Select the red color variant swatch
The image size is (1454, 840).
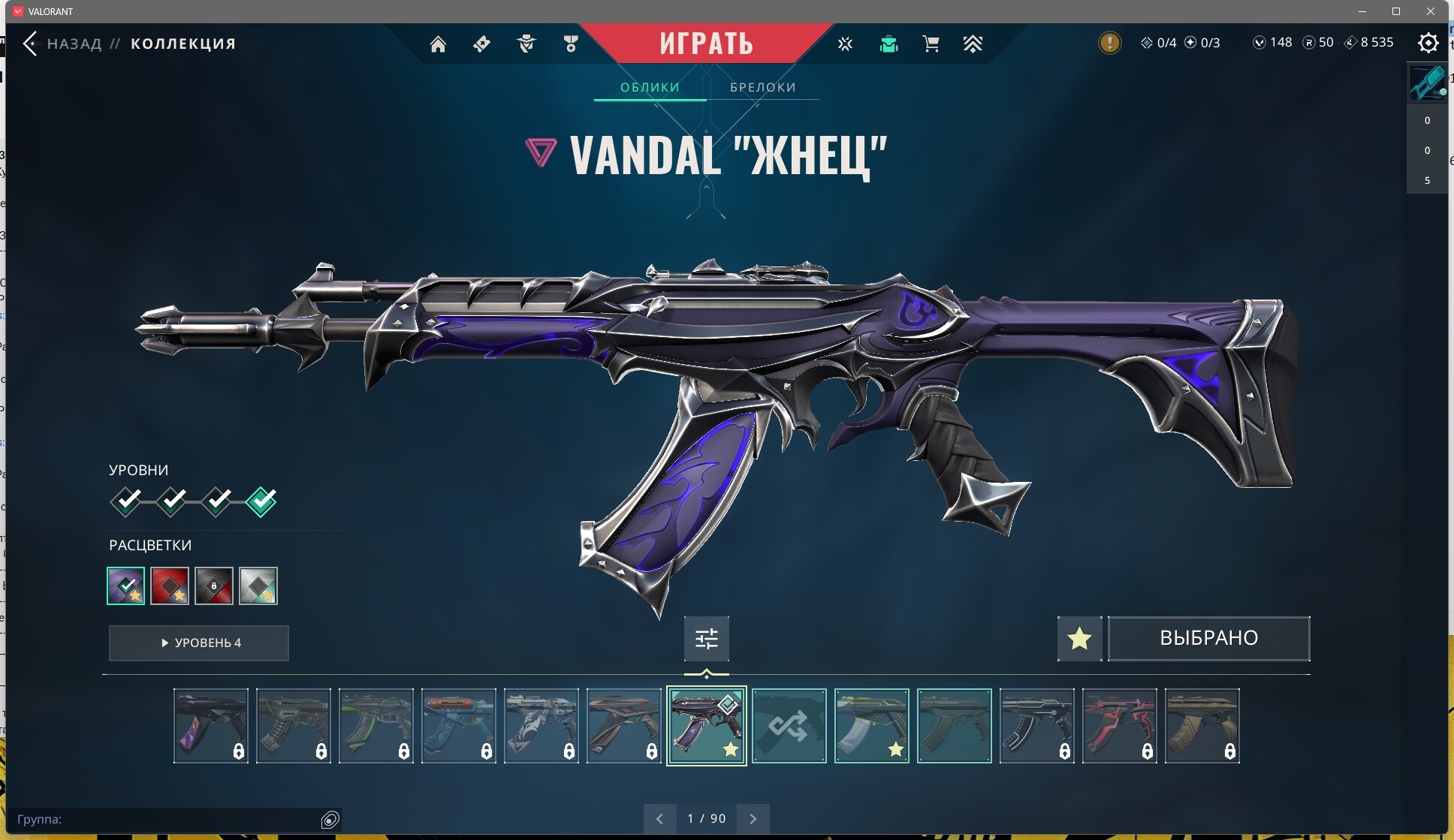[x=170, y=586]
